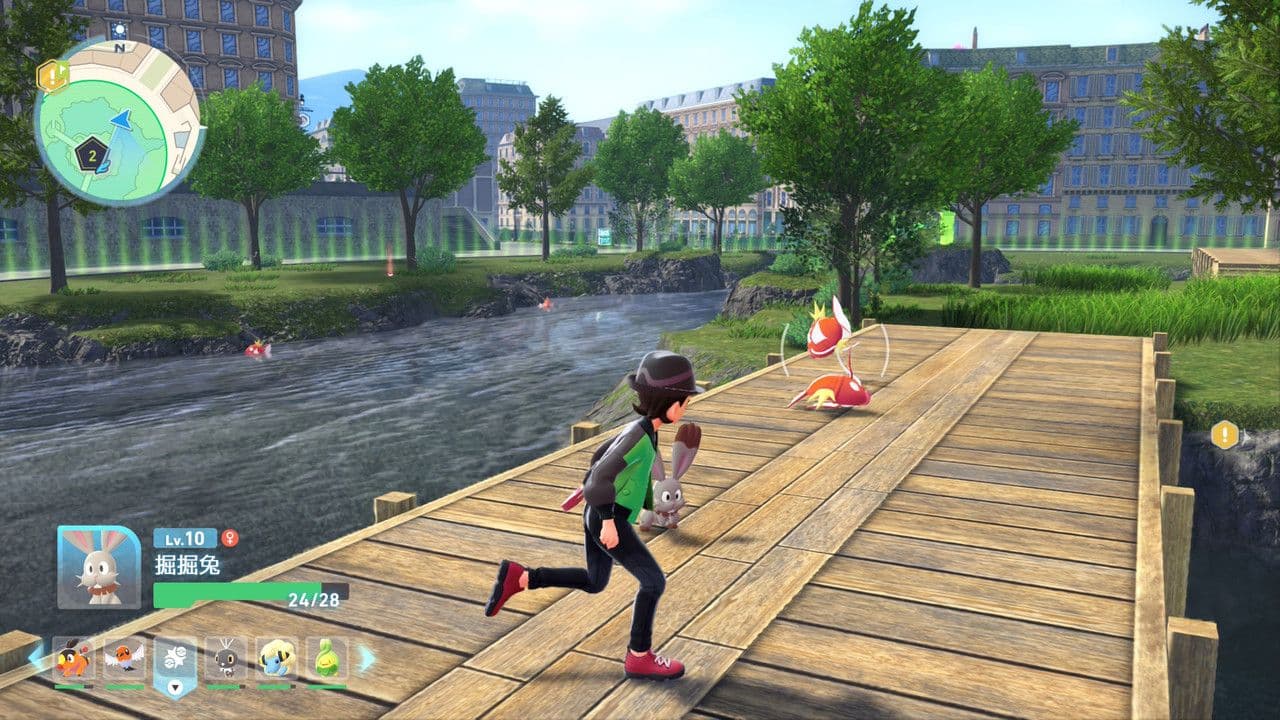1280x720 pixels.
Task: Select the small black Pokémon party slot
Action: point(226,658)
